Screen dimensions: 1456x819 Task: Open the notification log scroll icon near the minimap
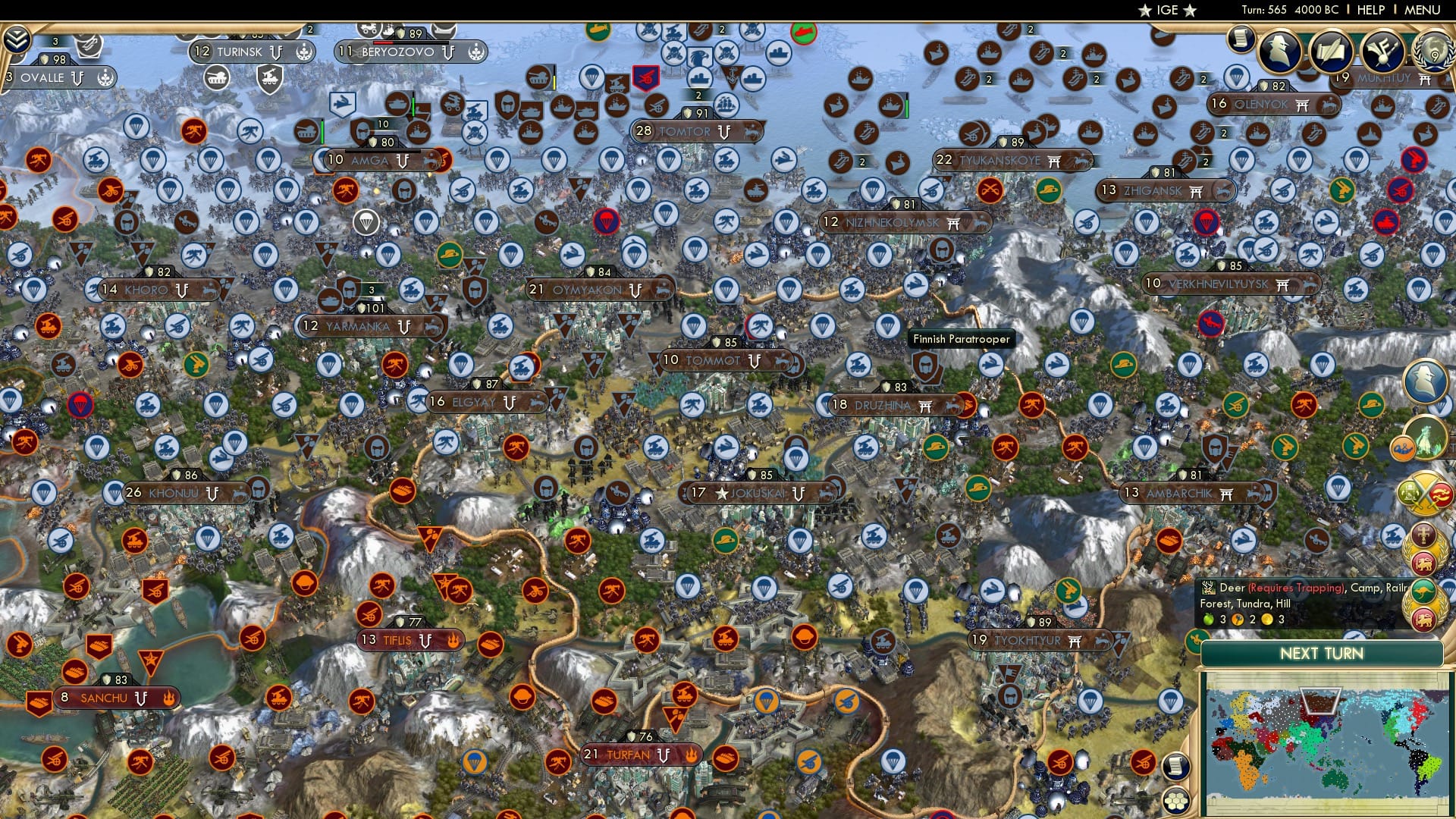coord(1175,767)
